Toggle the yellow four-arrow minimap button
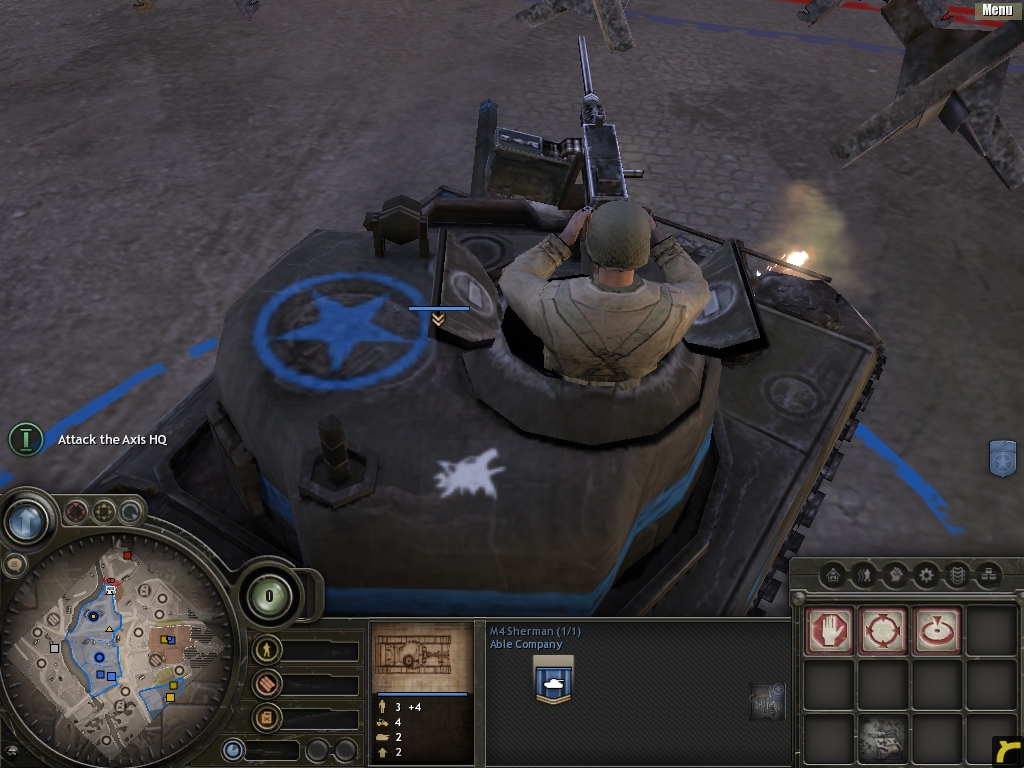1024x768 pixels. coord(103,513)
